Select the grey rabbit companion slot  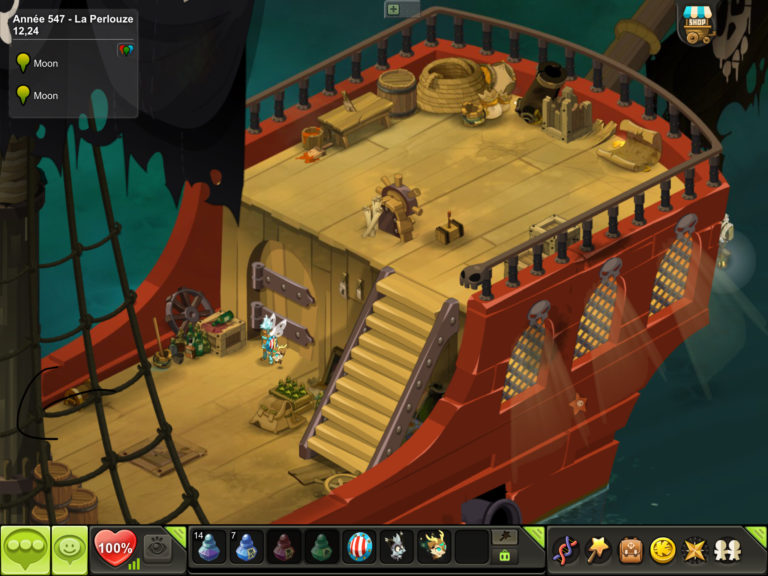396,547
